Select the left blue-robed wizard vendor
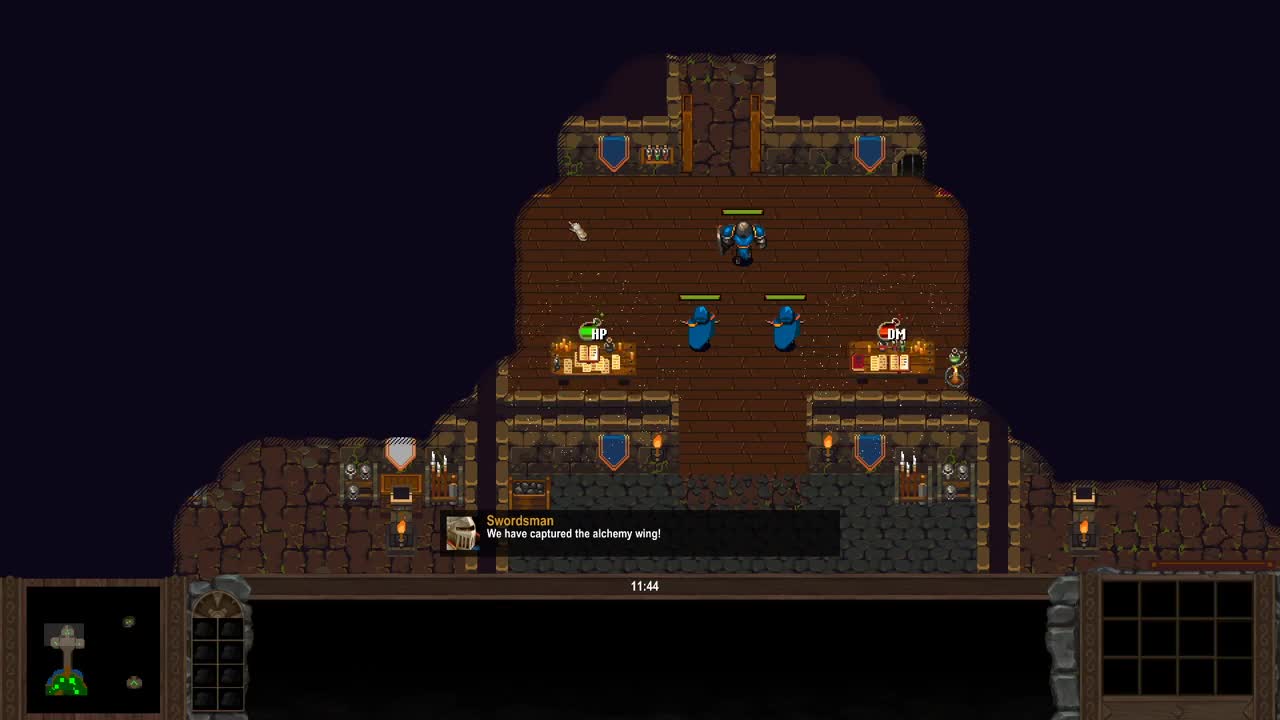 [700, 330]
